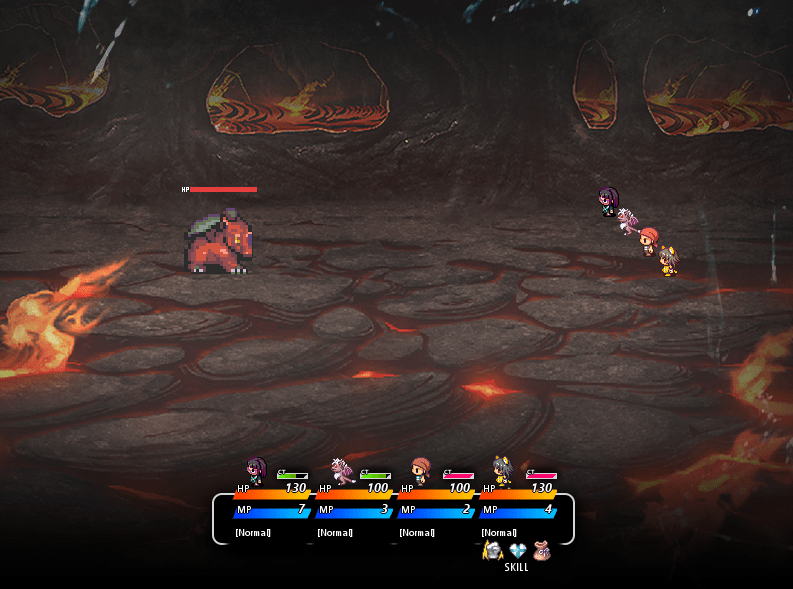Screen dimensions: 793x589
Task: Select the purple-haired party member portrait
Action: point(256,470)
